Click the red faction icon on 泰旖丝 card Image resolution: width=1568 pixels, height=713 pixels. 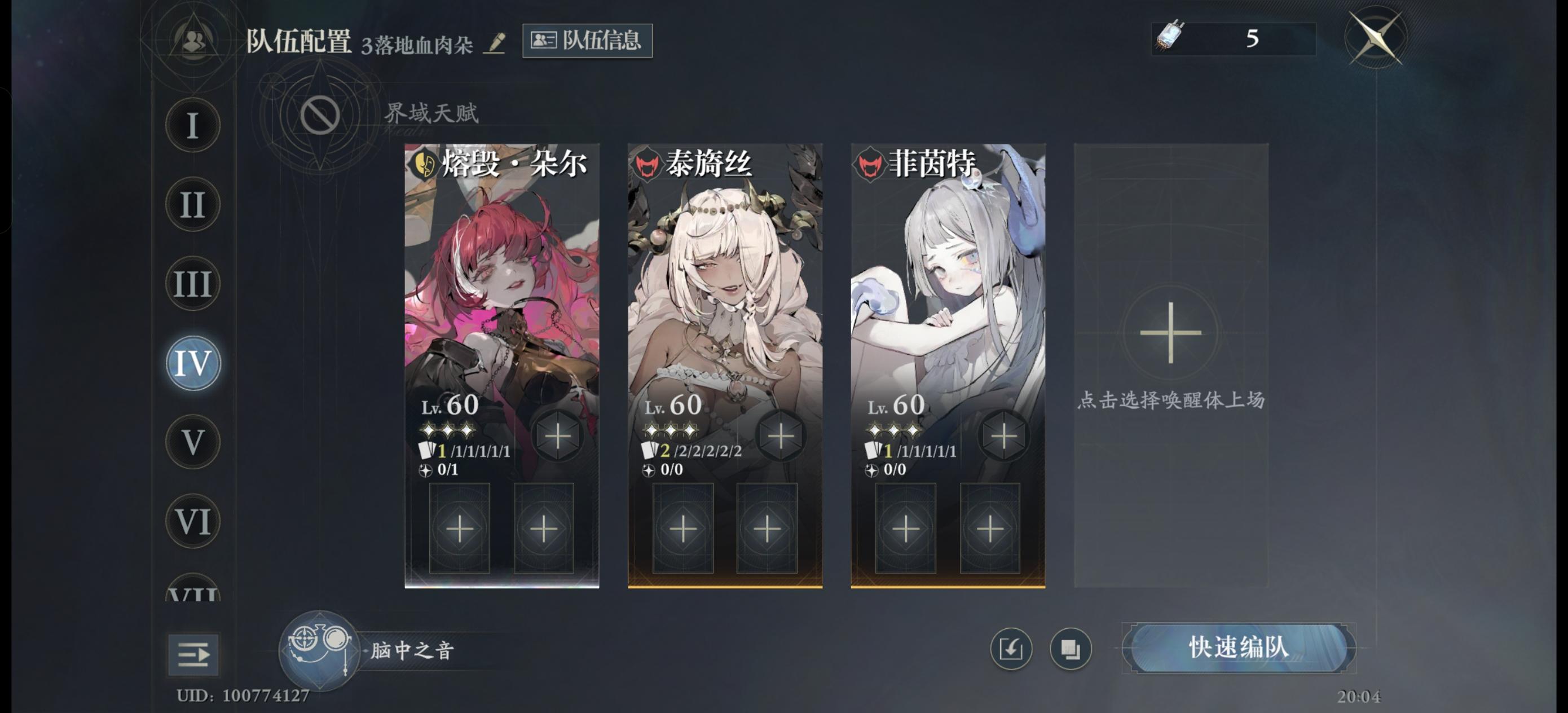pyautogui.click(x=649, y=163)
